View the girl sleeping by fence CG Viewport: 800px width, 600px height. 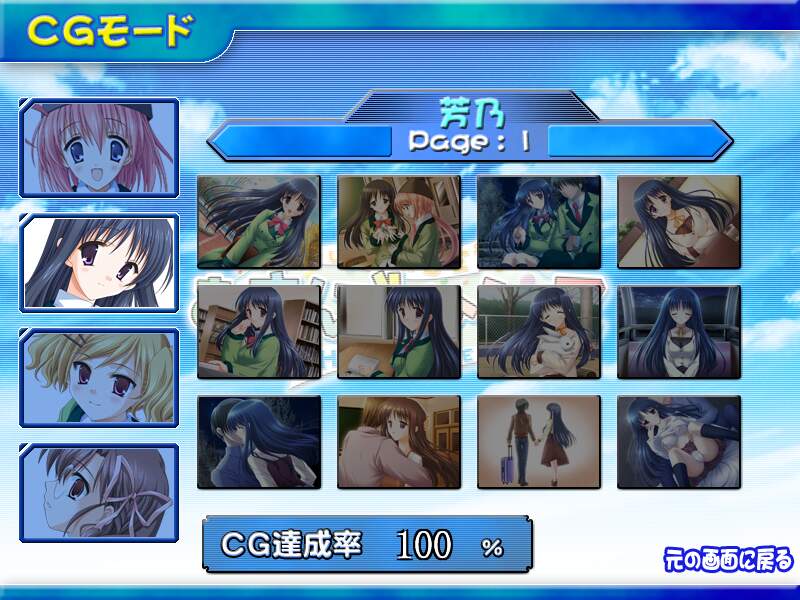539,332
